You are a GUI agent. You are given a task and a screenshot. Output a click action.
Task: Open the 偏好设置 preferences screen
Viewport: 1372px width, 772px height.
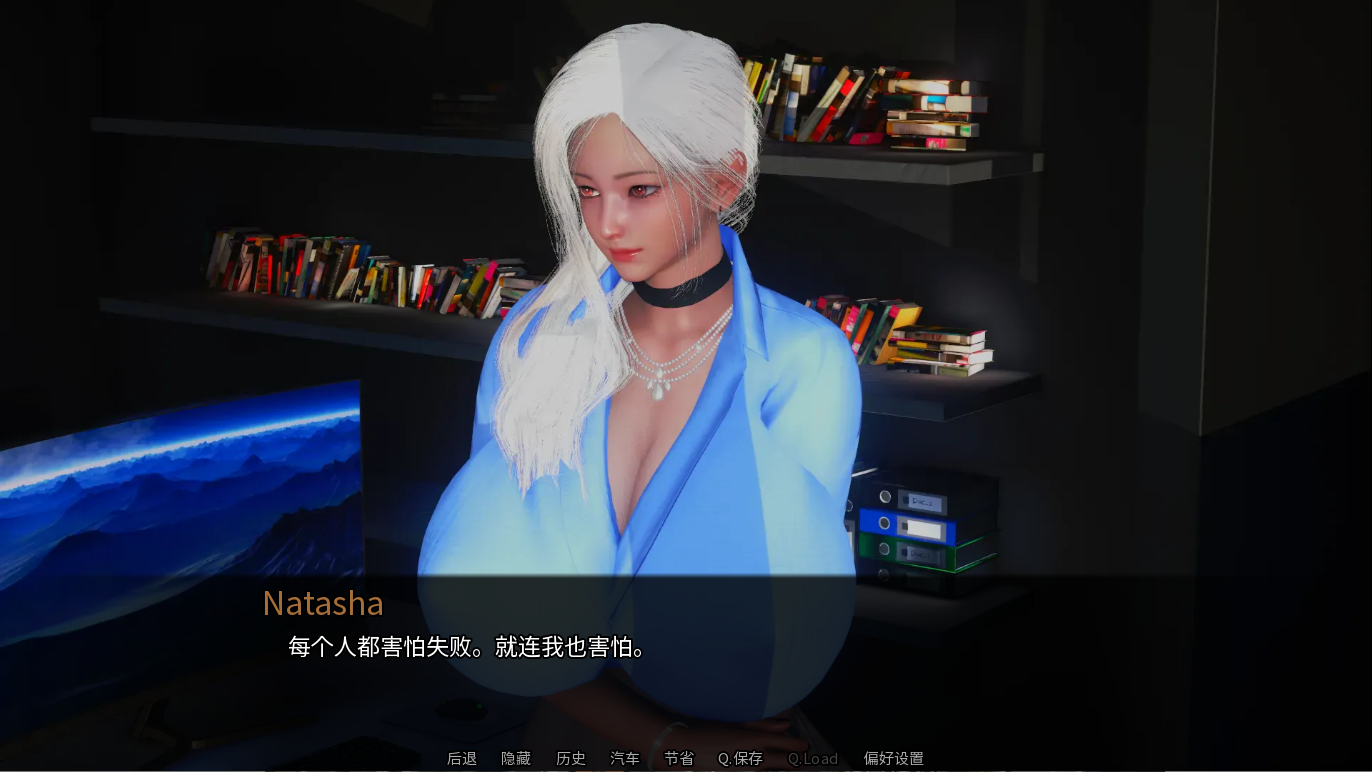(x=892, y=758)
